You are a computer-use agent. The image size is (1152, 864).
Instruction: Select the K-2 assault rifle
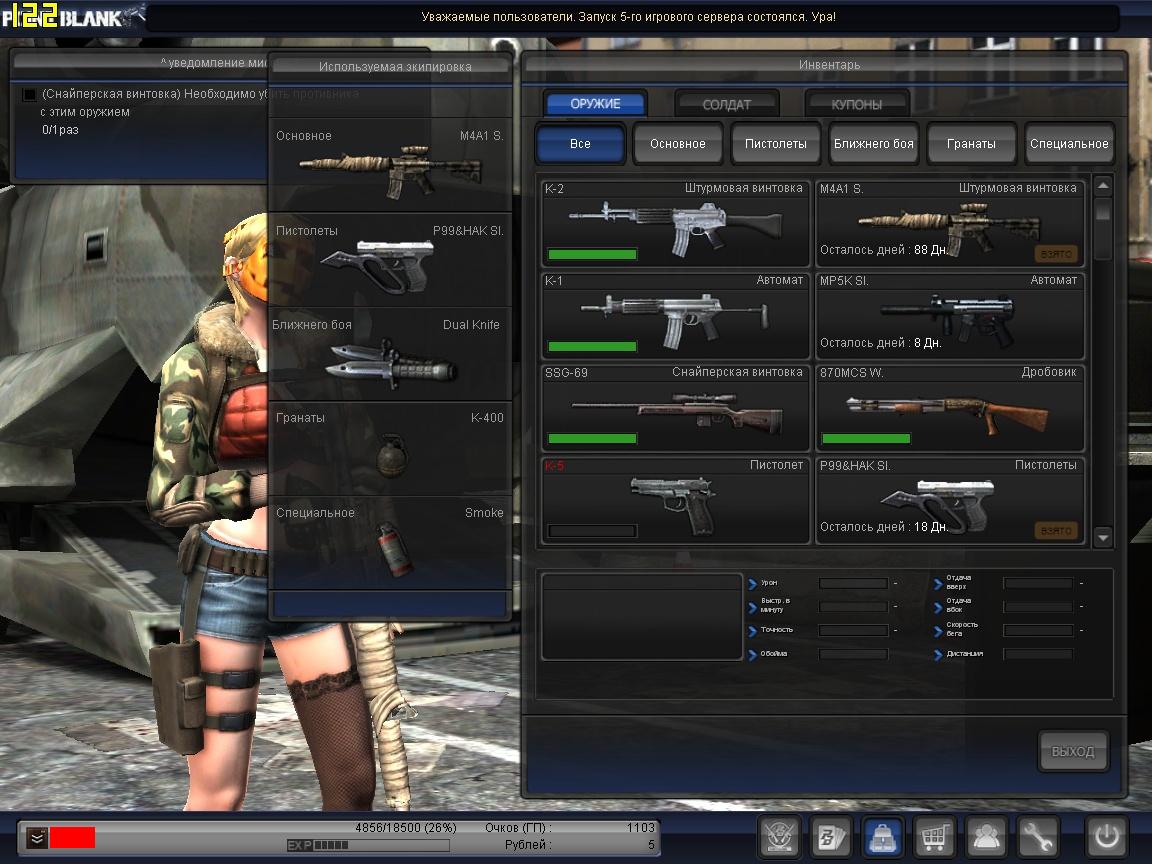pos(675,223)
